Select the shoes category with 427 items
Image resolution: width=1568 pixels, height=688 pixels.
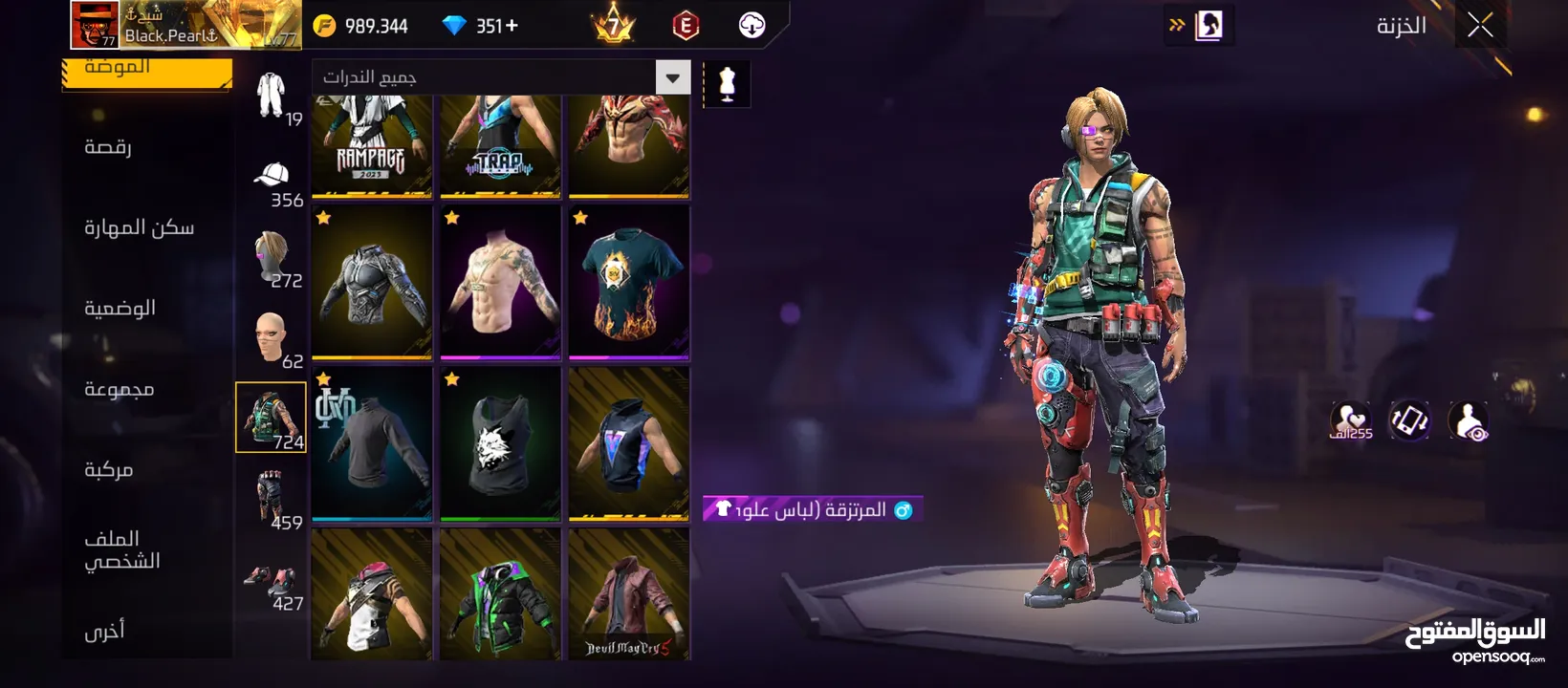pyautogui.click(x=272, y=585)
